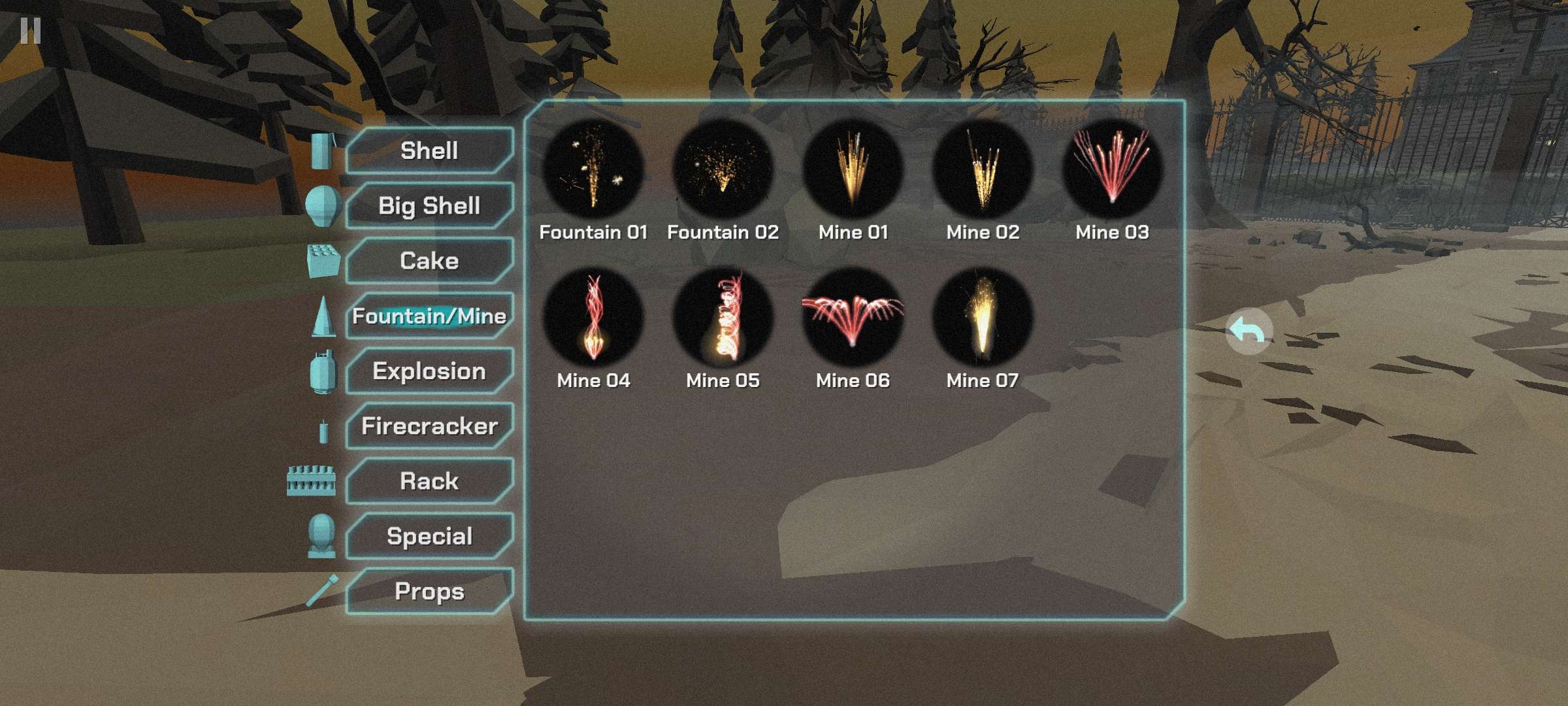Choose the Fountain/Mine category
1568x706 pixels.
coord(429,316)
